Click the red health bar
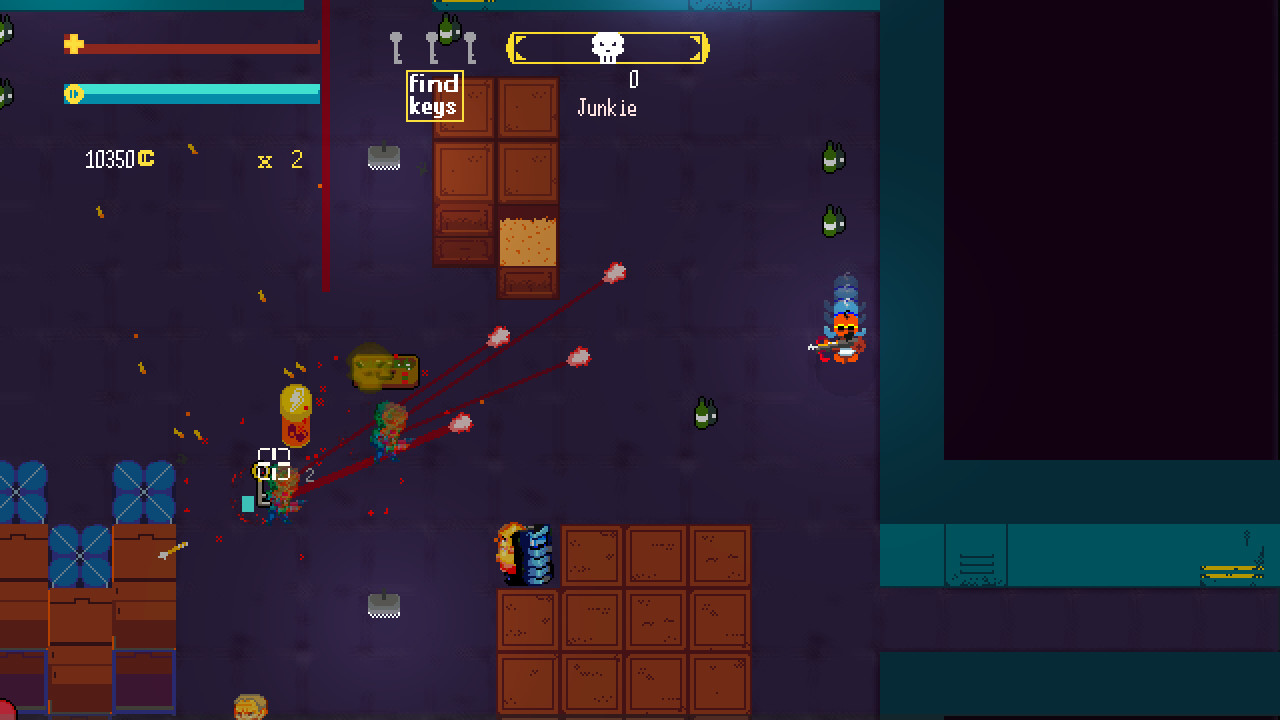1280x720 pixels. (x=200, y=46)
